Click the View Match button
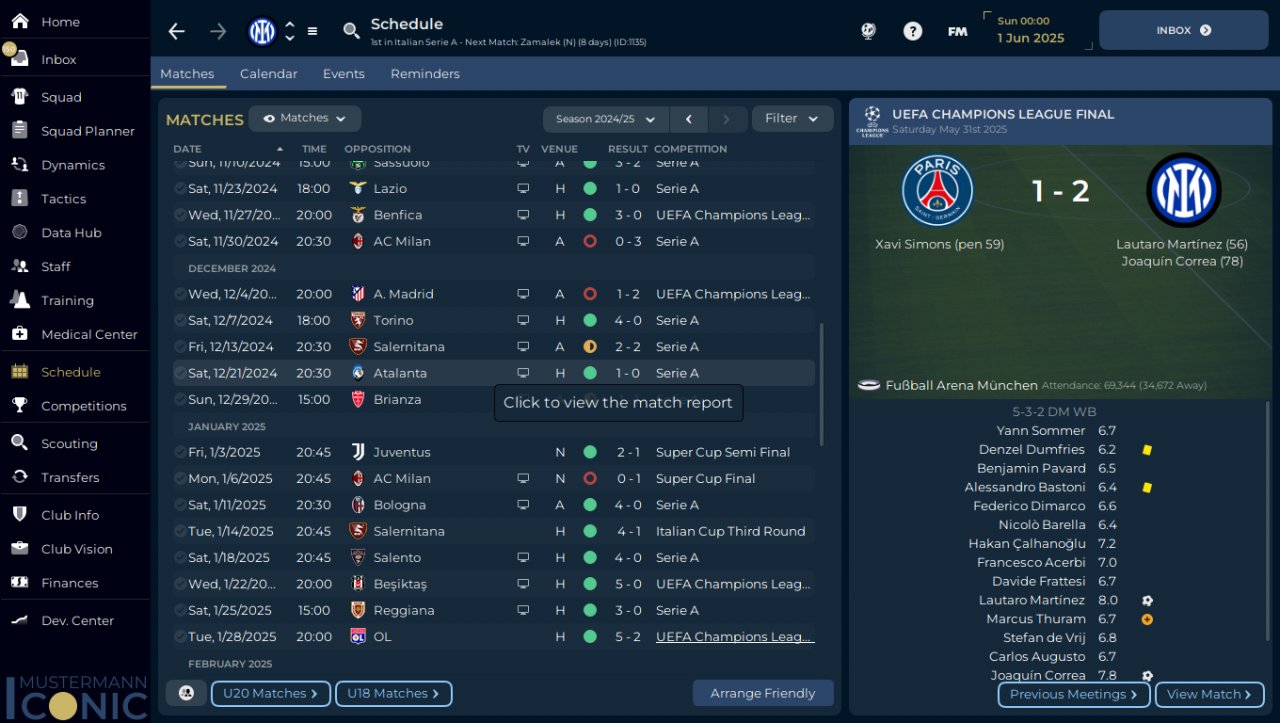The image size is (1280, 723). [x=1208, y=694]
